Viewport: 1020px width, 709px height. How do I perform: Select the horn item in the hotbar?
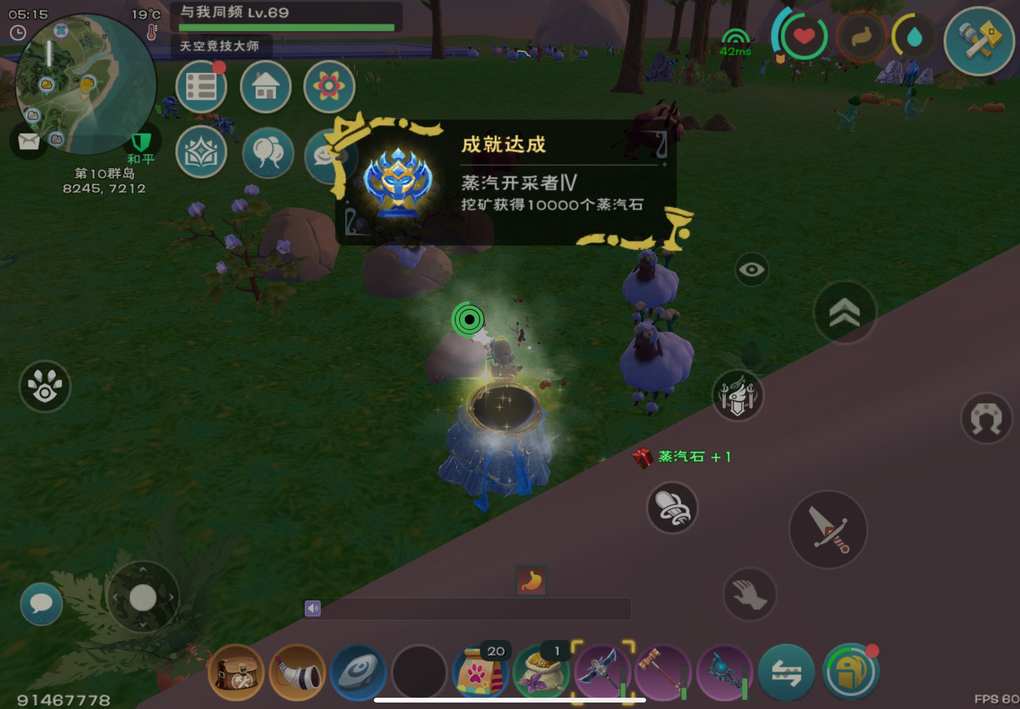(x=297, y=672)
